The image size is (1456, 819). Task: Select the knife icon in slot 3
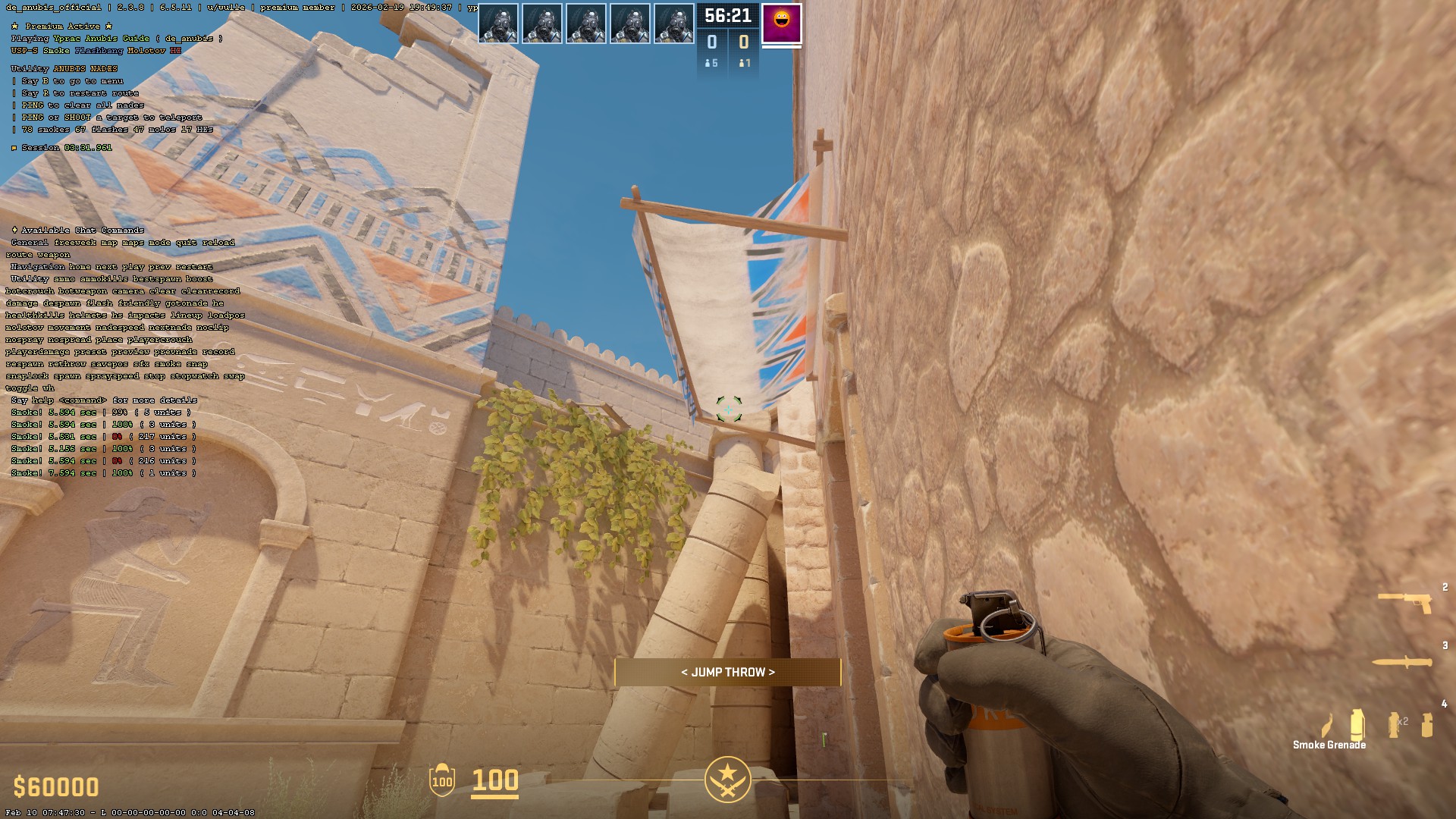pyautogui.click(x=1402, y=663)
